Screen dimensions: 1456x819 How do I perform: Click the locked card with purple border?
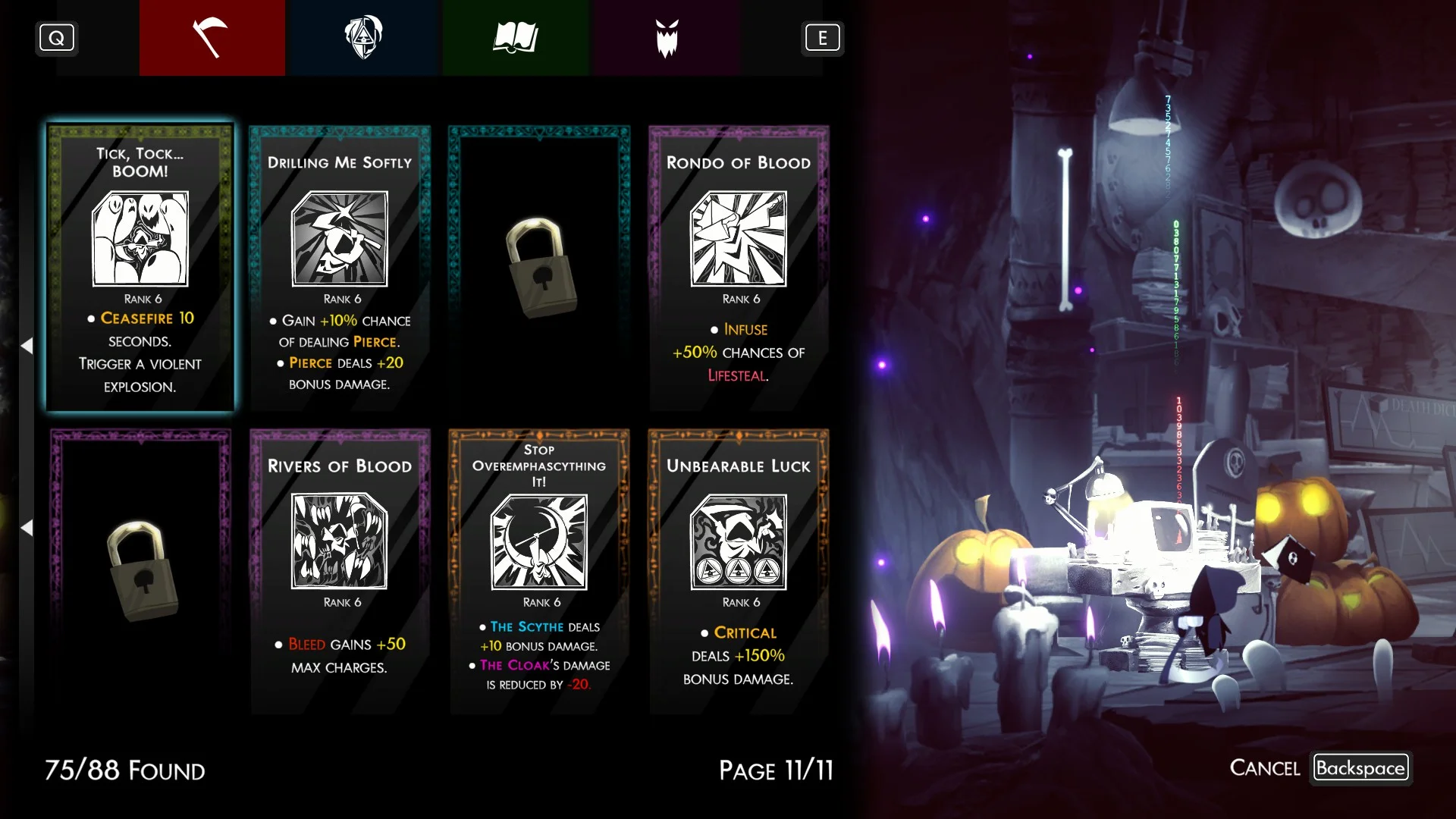coord(140,570)
